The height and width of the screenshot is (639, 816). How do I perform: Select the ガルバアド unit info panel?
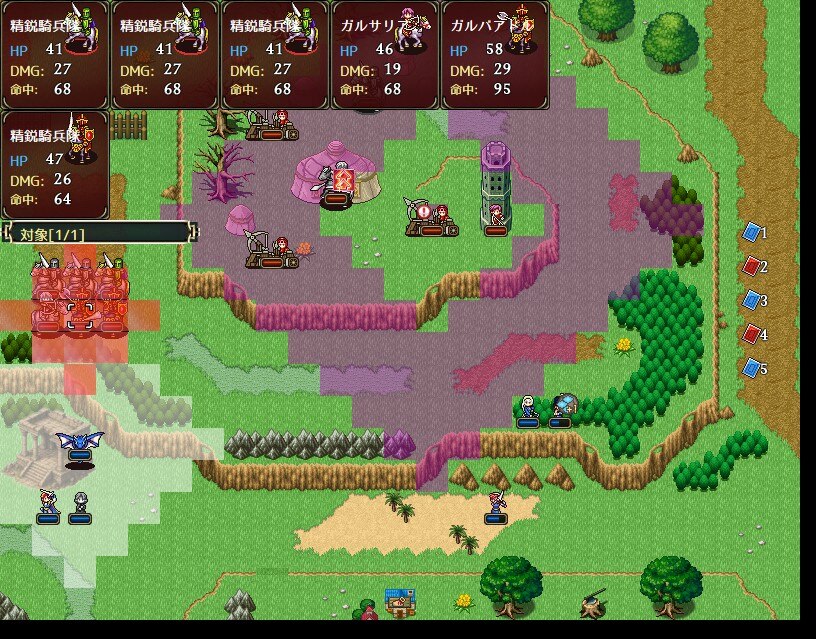(495, 55)
